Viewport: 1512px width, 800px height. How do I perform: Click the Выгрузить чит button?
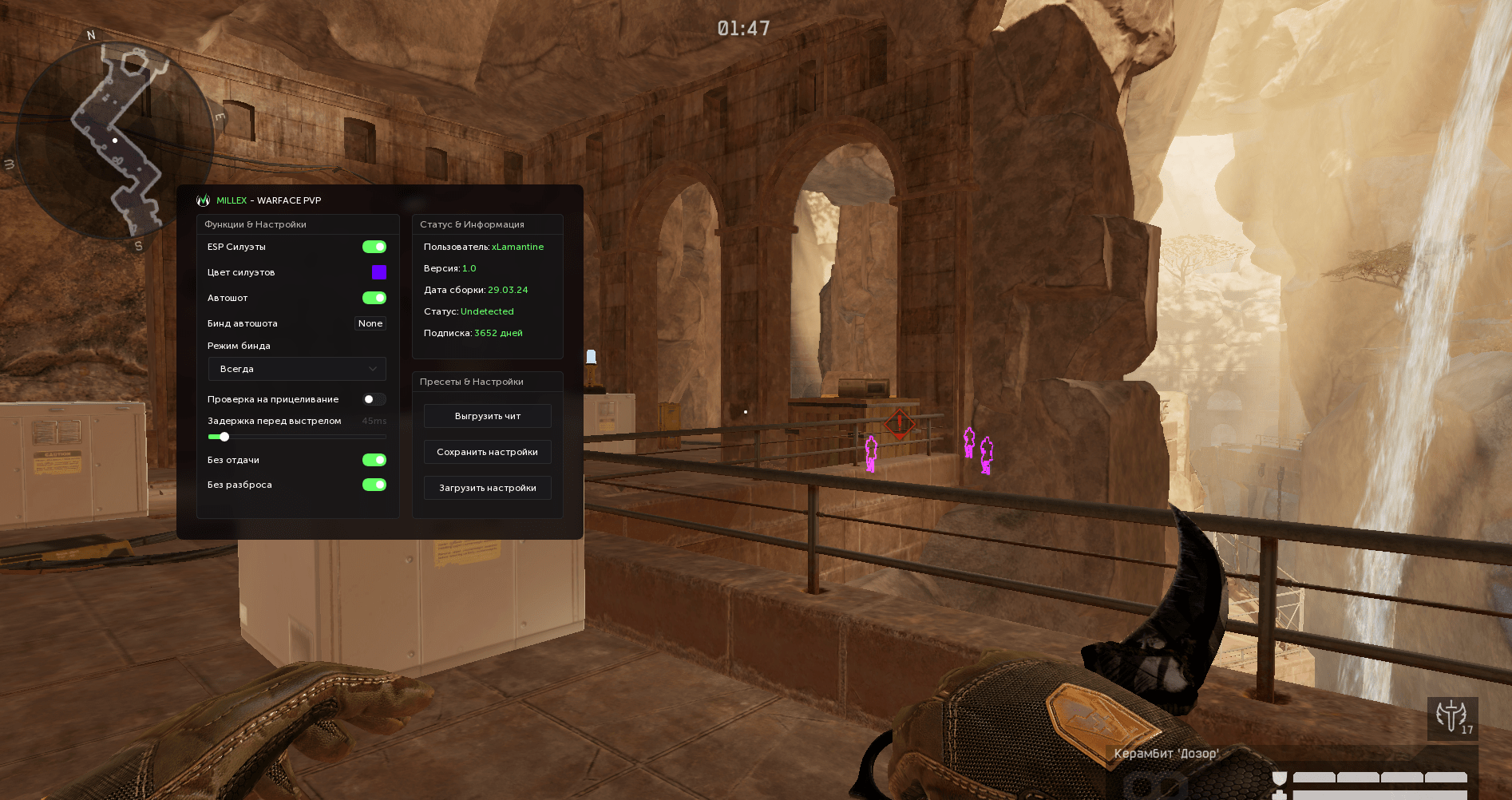487,416
